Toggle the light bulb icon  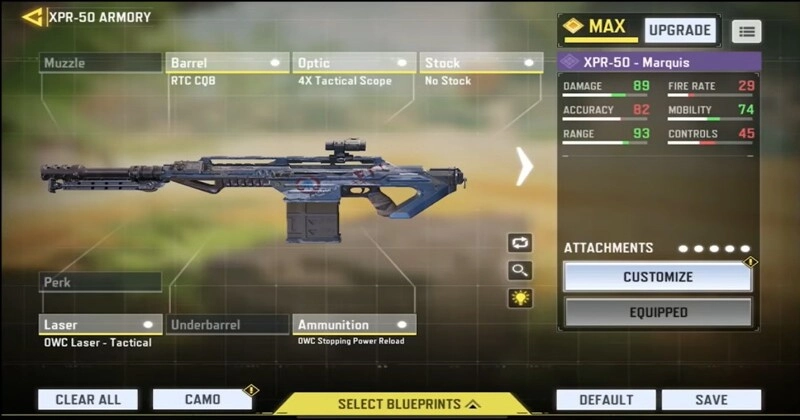pyautogui.click(x=520, y=298)
